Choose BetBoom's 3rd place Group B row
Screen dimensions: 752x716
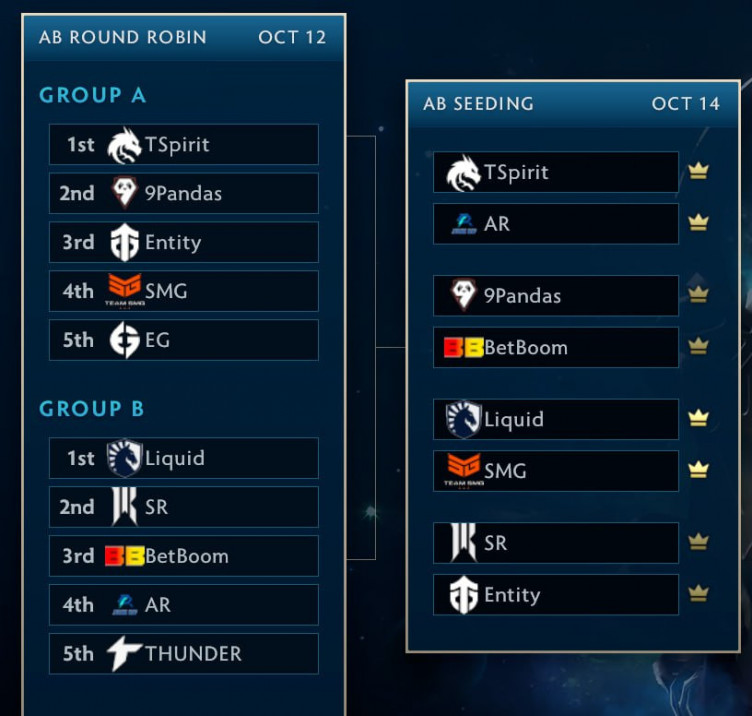(184, 557)
